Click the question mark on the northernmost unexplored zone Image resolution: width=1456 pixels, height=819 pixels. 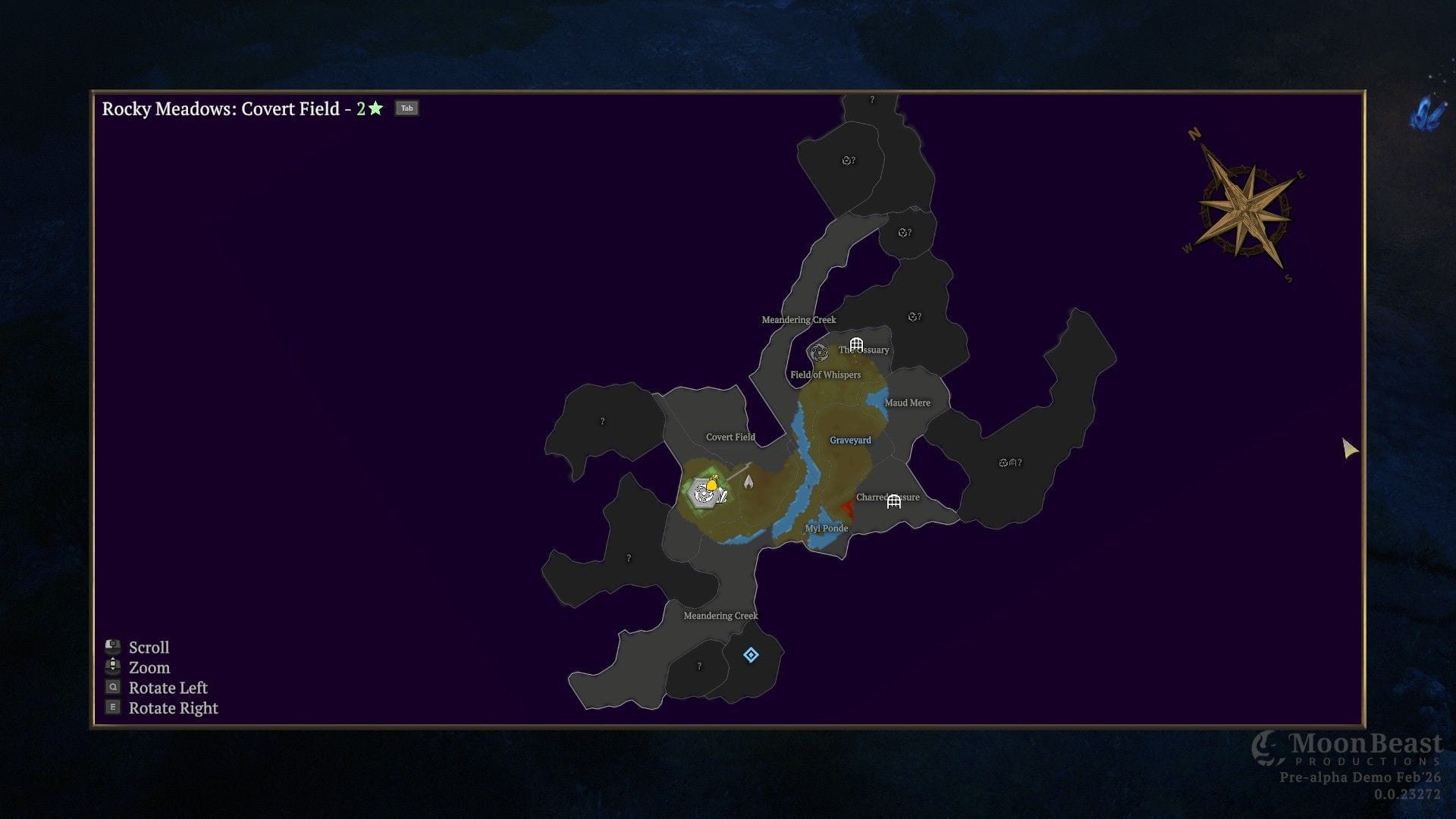[871, 99]
